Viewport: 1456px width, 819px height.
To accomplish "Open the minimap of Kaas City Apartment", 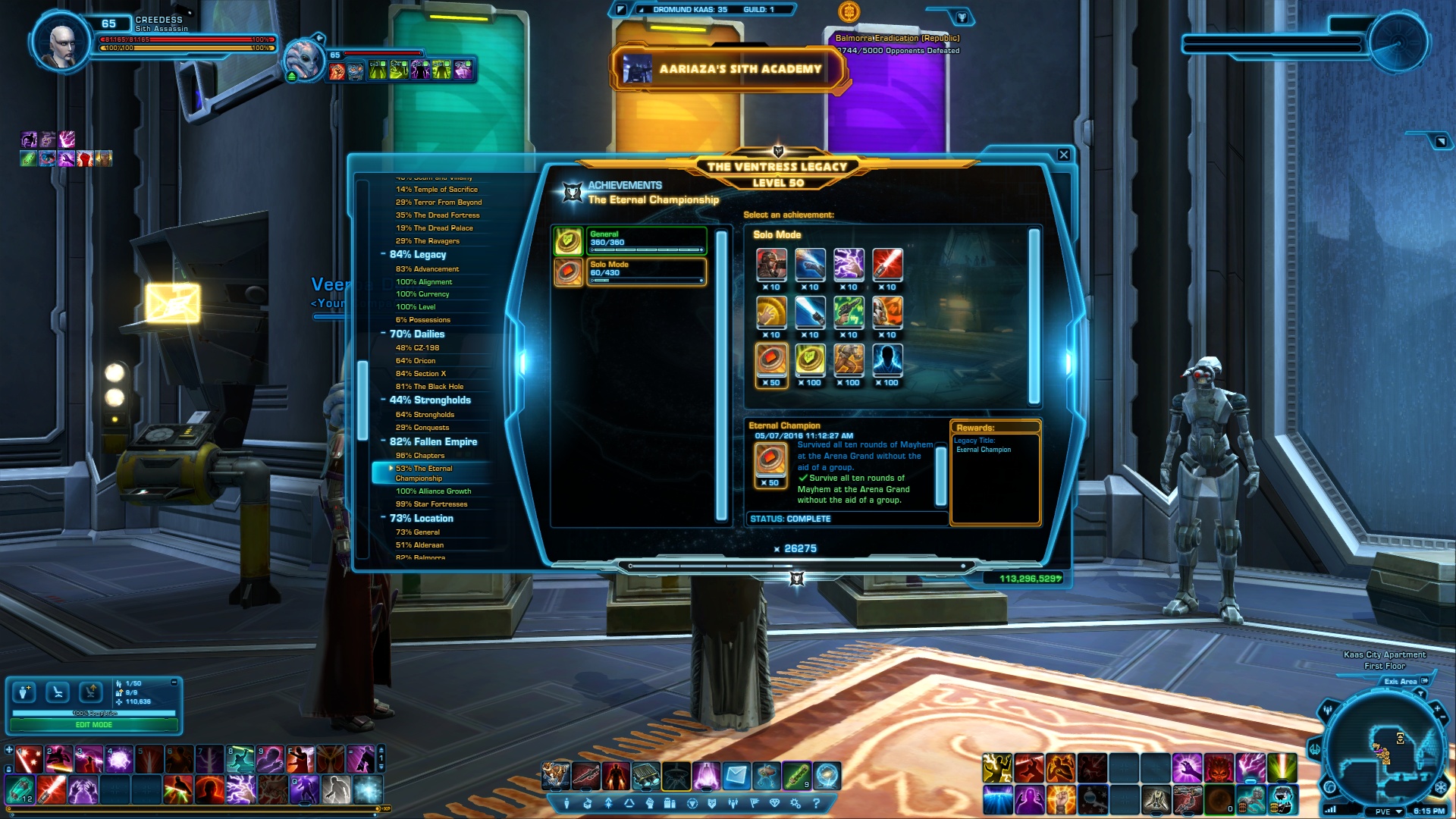I will point(1385,751).
